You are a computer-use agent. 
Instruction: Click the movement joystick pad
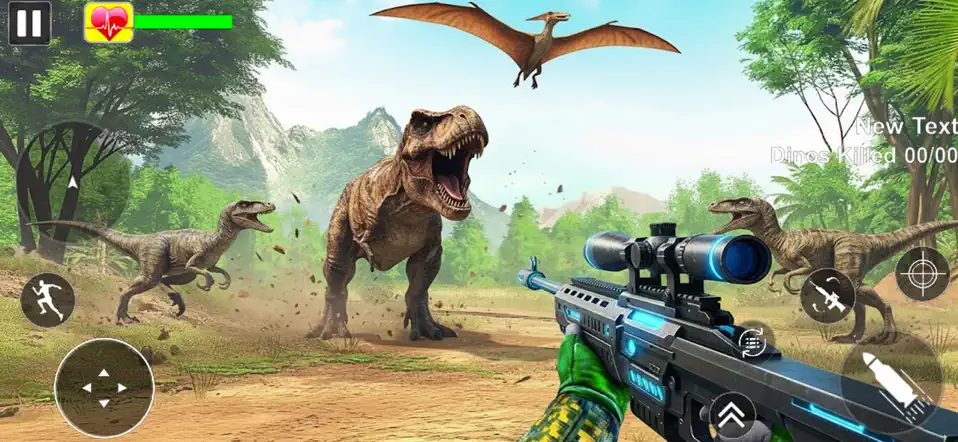click(x=104, y=387)
